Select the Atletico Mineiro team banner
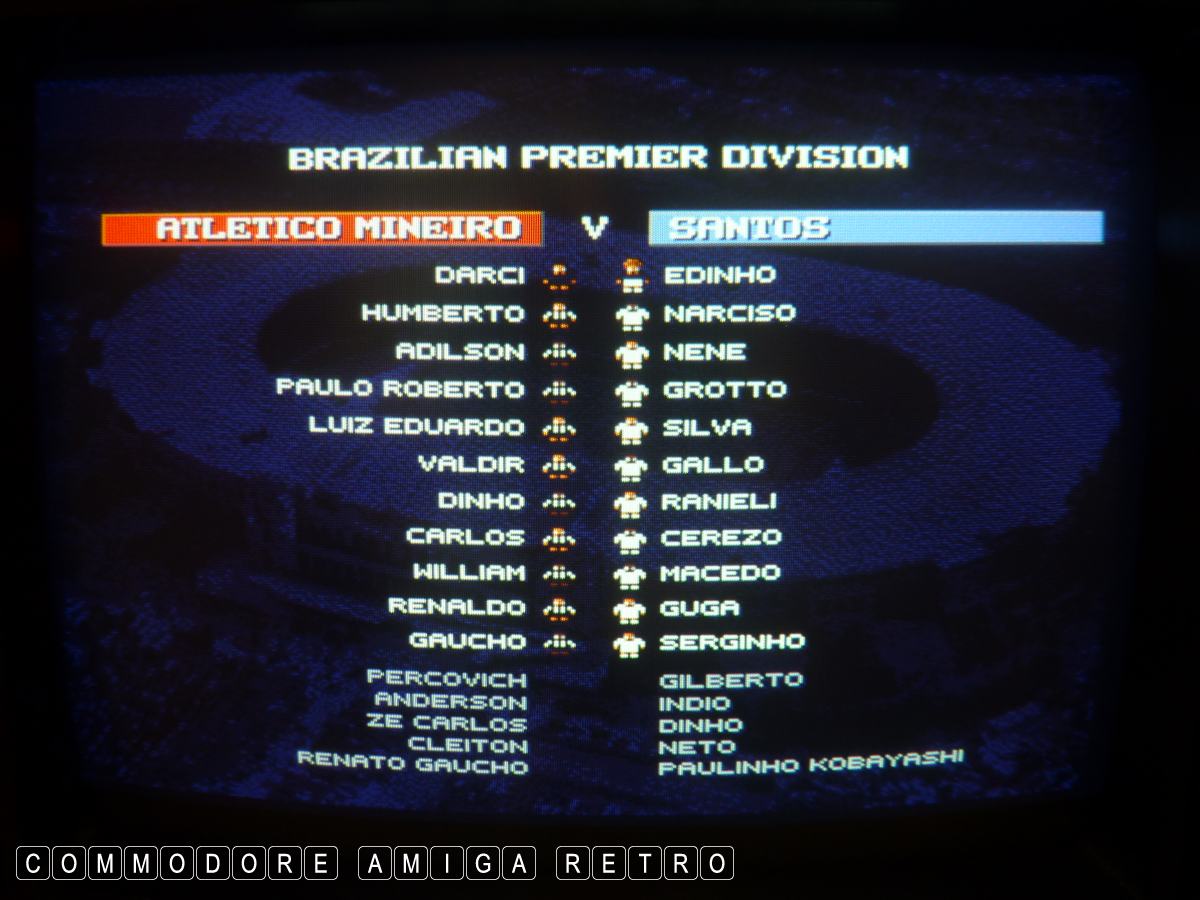The height and width of the screenshot is (900, 1200). 322,228
